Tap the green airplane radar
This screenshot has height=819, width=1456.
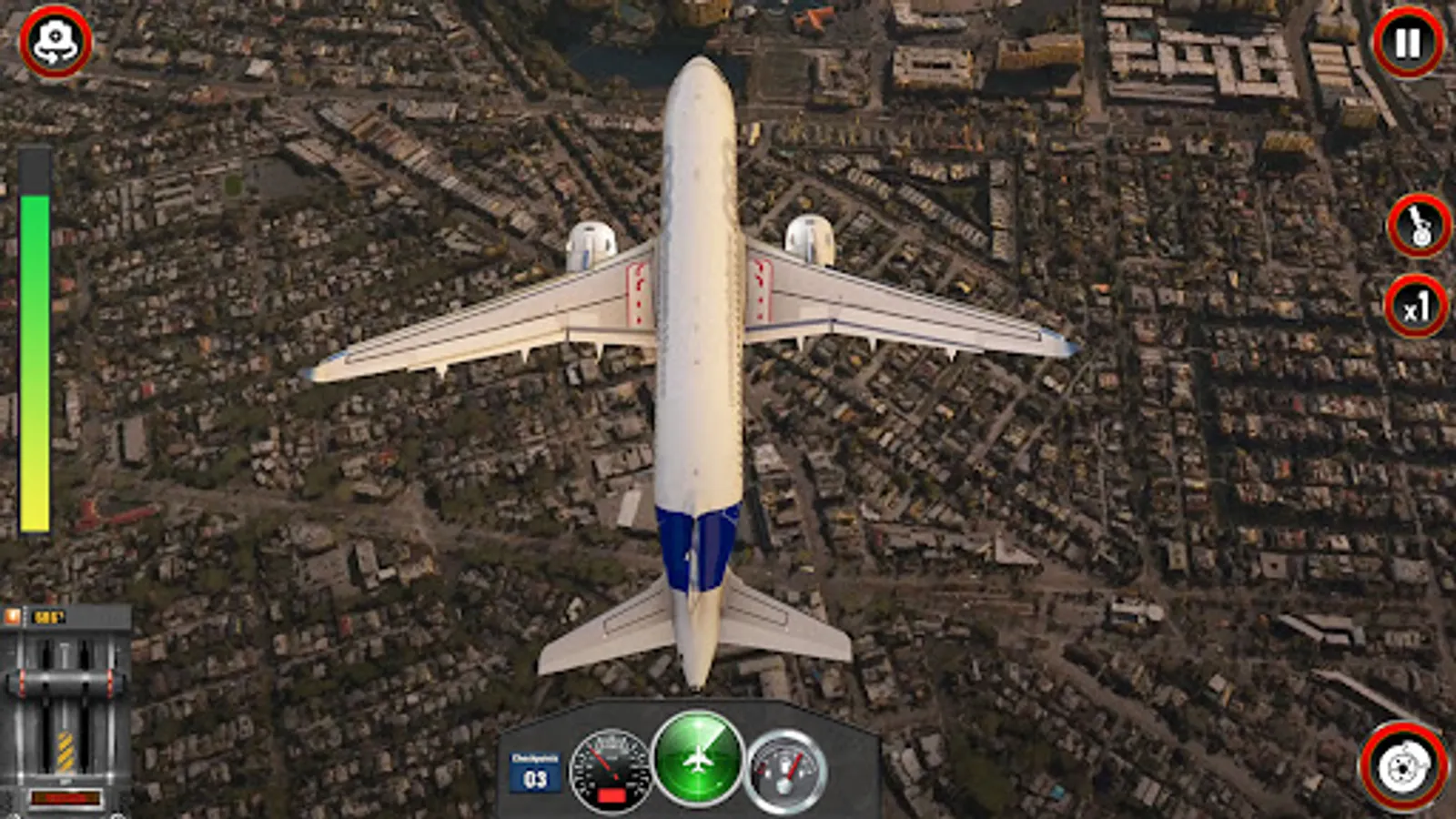pyautogui.click(x=698, y=758)
